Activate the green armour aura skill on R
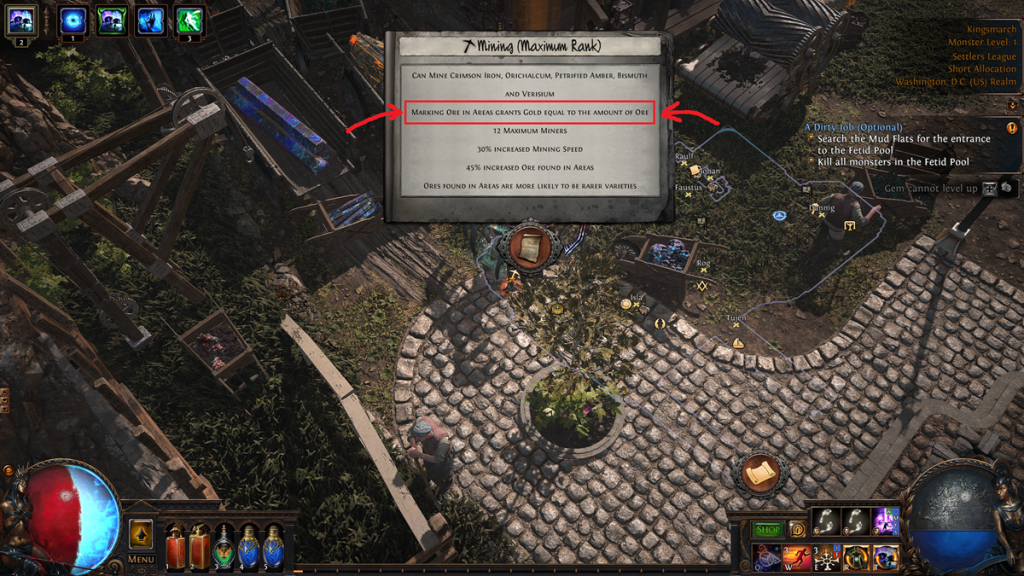Screen dimensions: 1024x576 click(855, 557)
